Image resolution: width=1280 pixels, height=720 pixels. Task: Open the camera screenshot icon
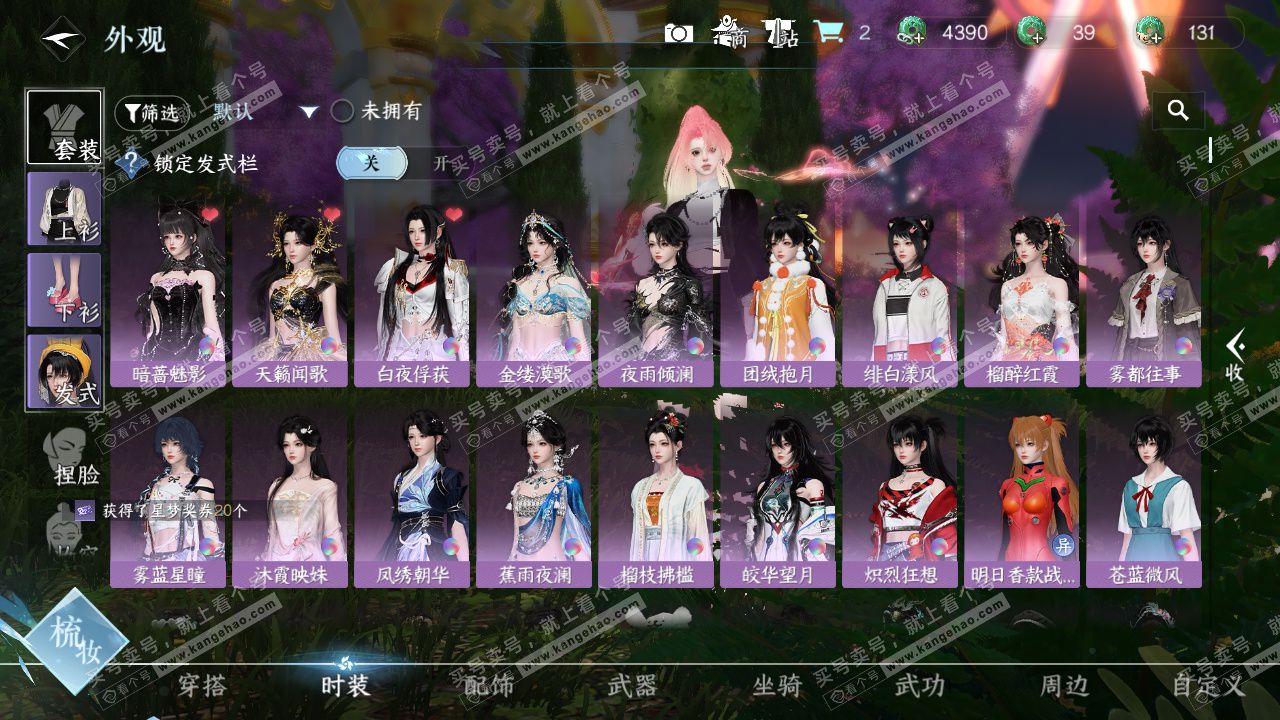tap(679, 33)
